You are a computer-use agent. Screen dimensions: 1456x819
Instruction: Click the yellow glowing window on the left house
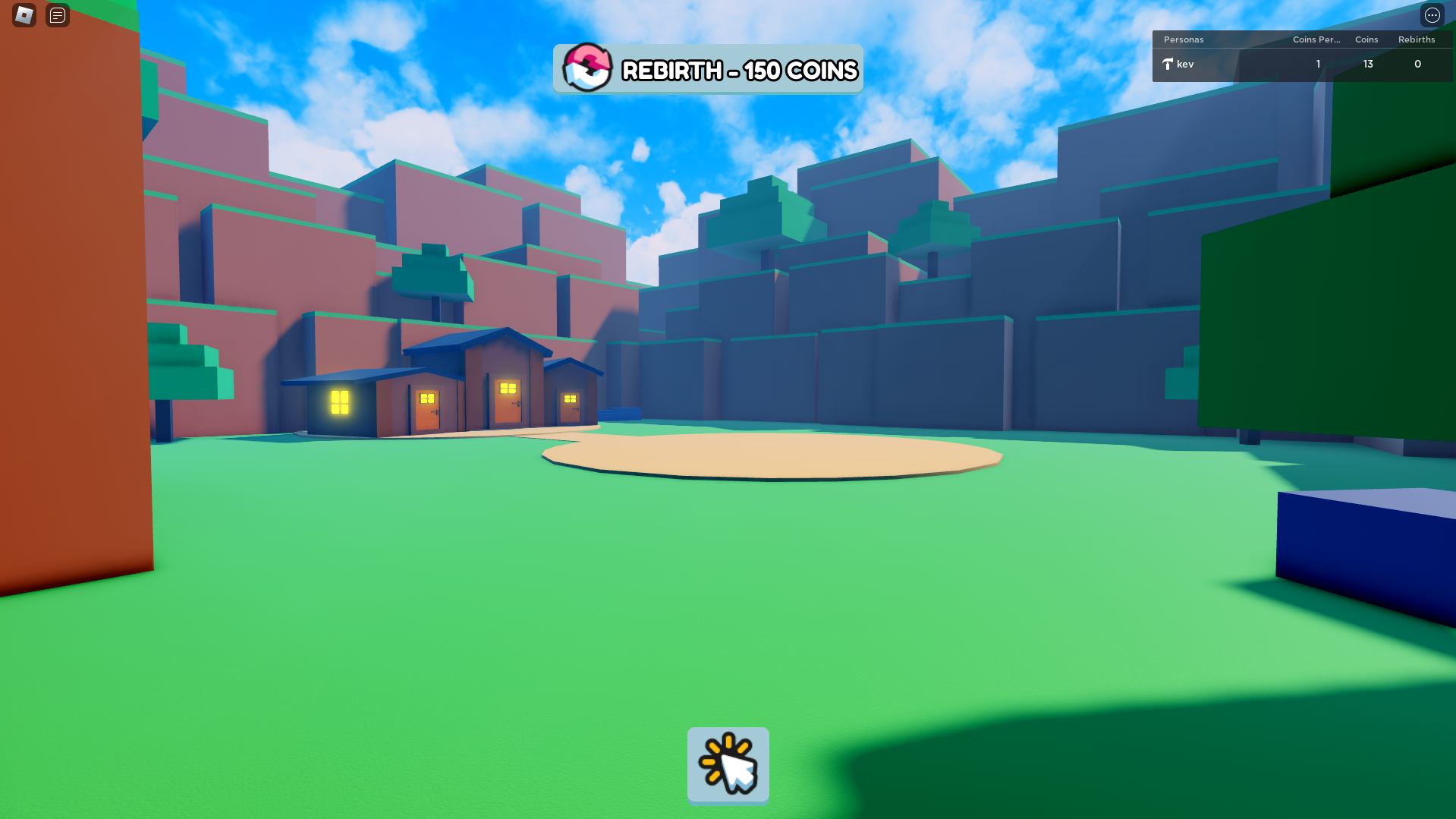pos(339,400)
